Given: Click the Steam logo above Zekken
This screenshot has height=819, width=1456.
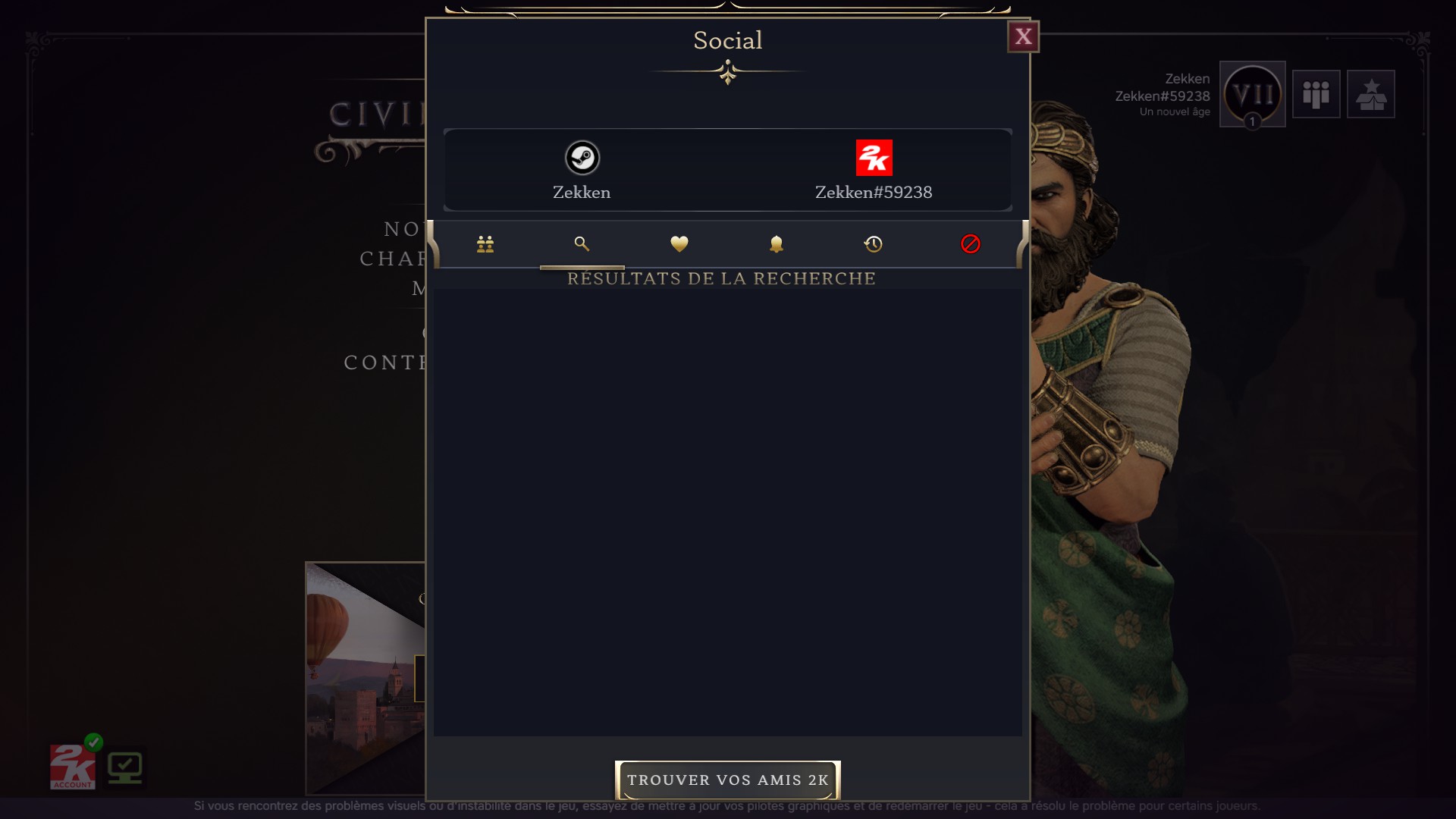Looking at the screenshot, I should (x=581, y=158).
